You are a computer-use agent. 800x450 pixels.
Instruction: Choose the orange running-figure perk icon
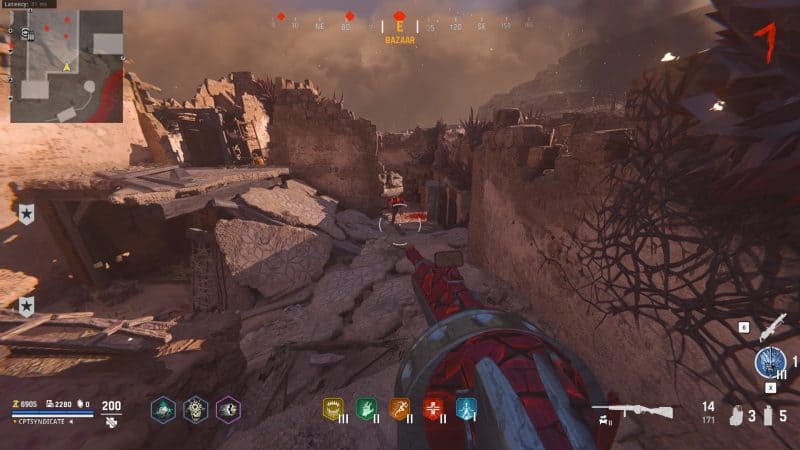(x=400, y=408)
